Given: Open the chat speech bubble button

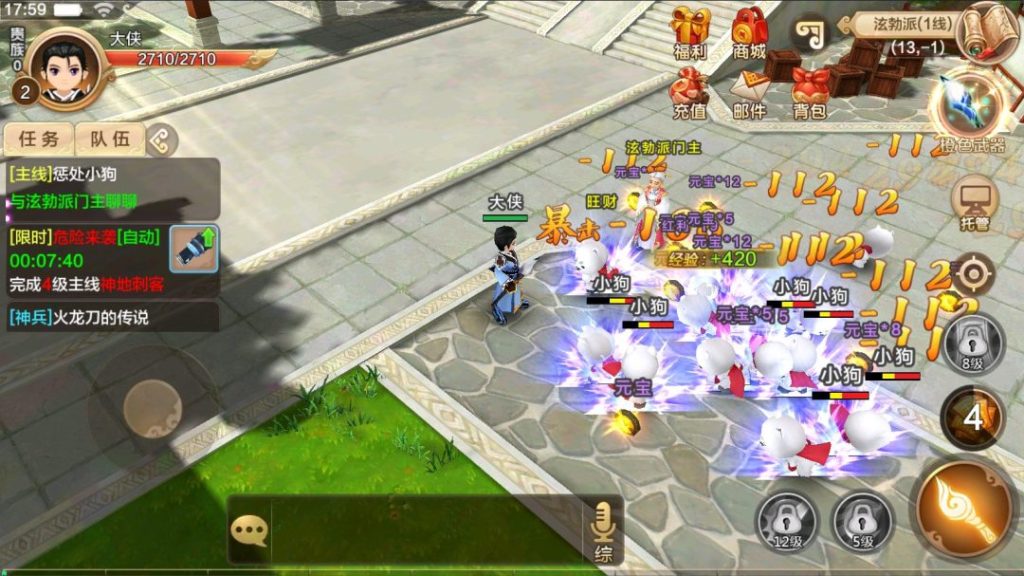Looking at the screenshot, I should (x=248, y=529).
